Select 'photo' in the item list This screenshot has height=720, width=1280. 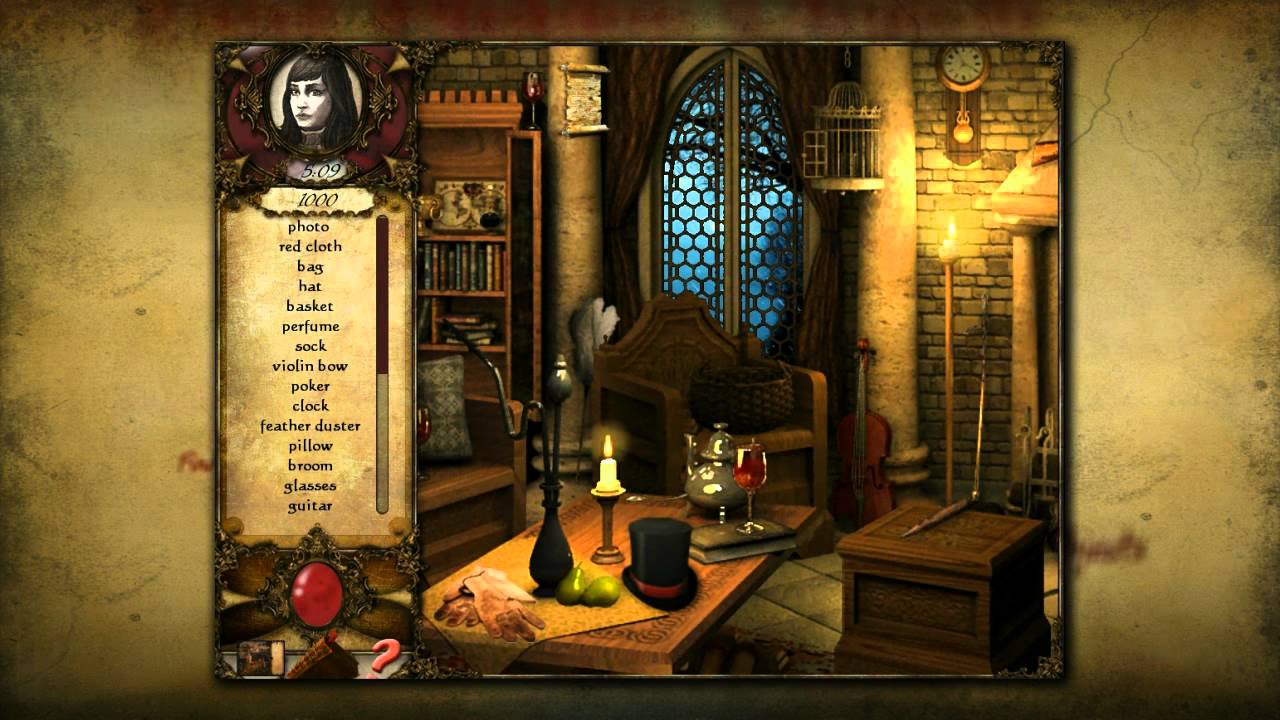[x=309, y=227]
